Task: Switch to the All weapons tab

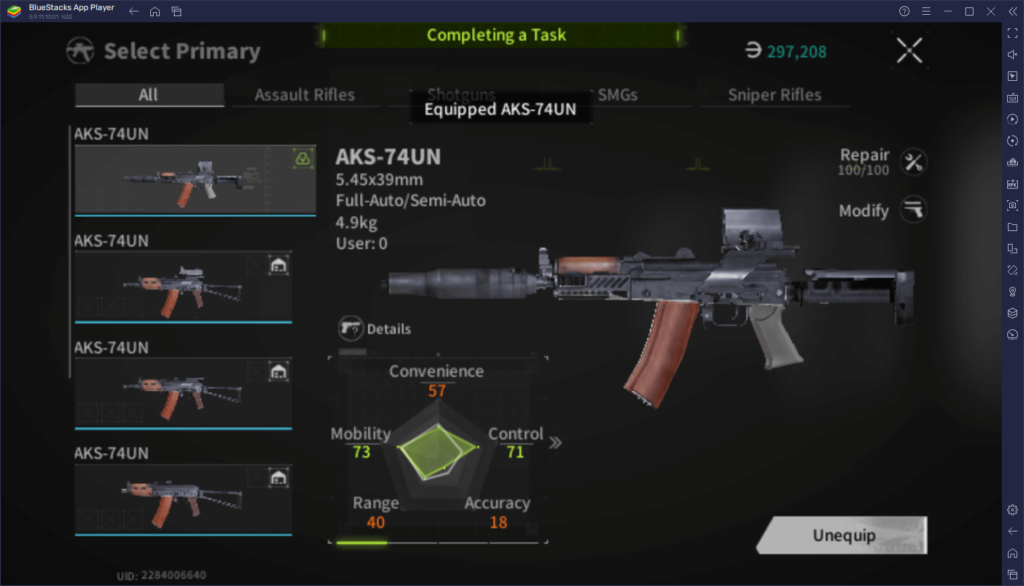Action: tap(149, 95)
